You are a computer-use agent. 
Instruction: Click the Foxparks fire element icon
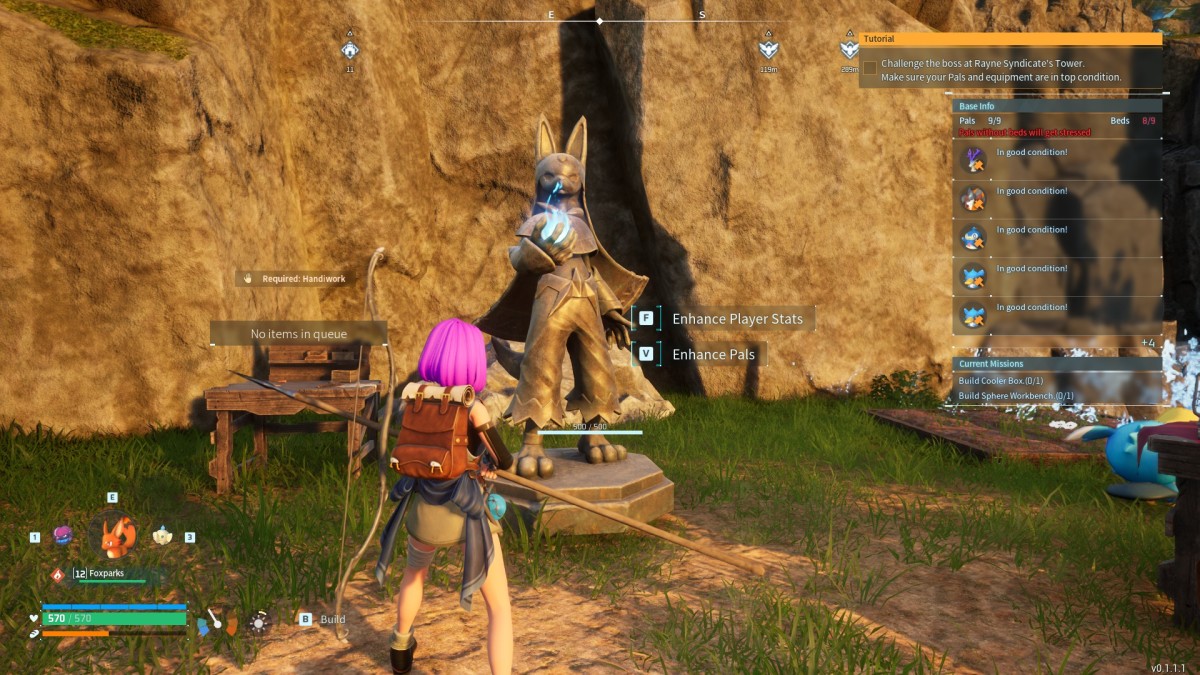(58, 574)
